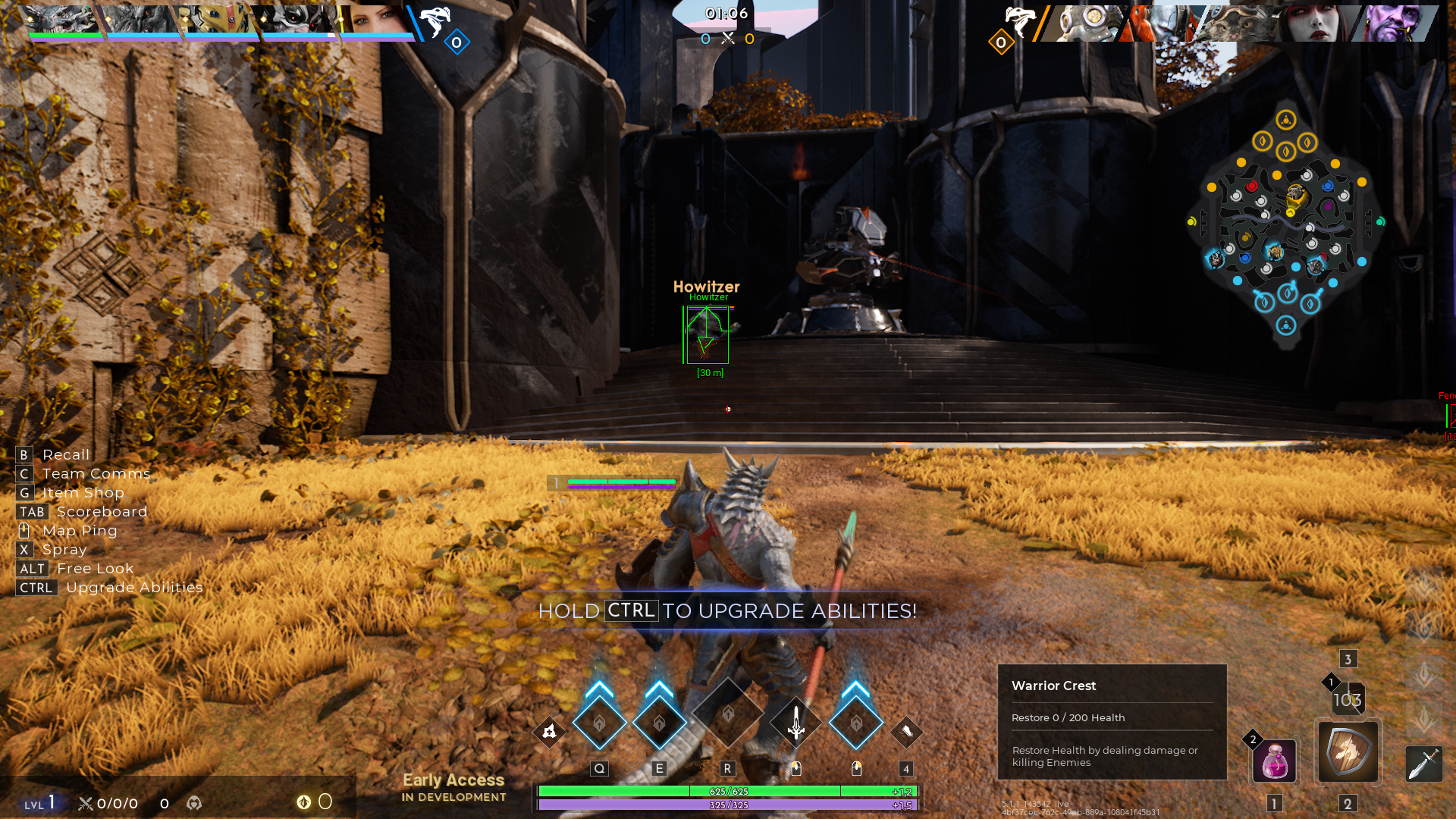Select the golden masked ally portrait
Screen dimensions: 1456x819
(218, 21)
